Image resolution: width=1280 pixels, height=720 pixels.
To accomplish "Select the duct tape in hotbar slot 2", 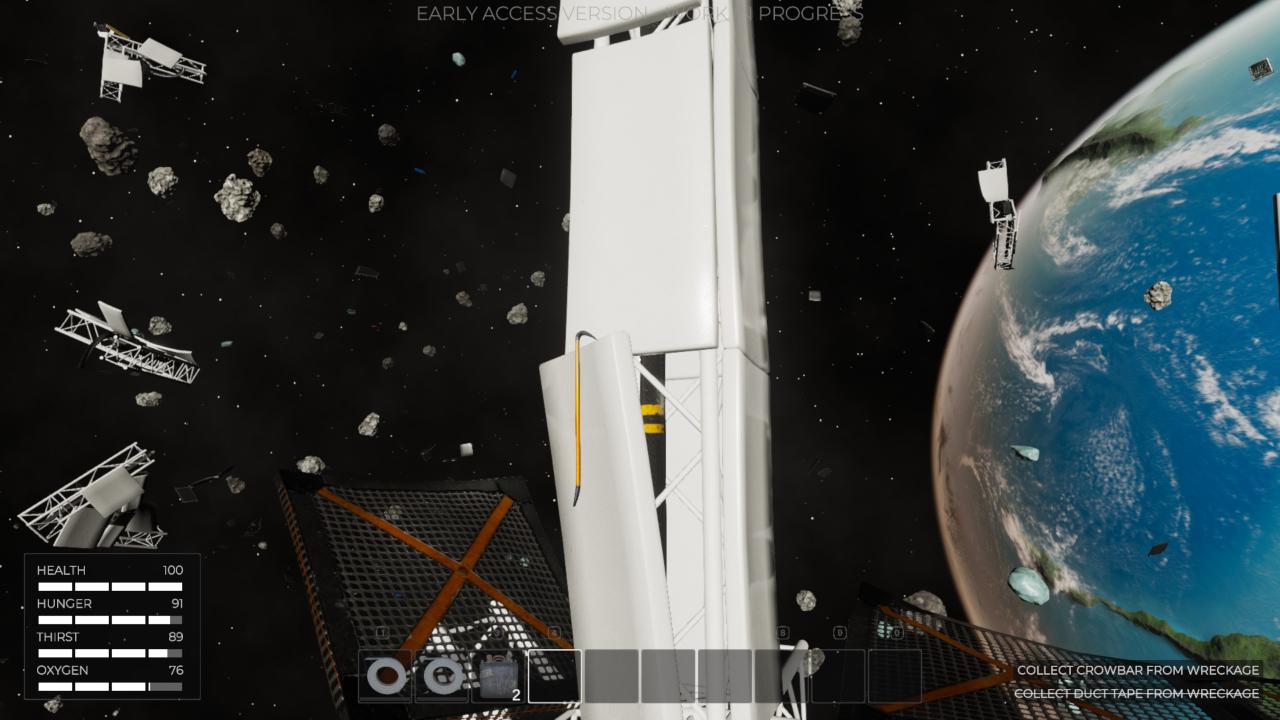I will pos(441,676).
